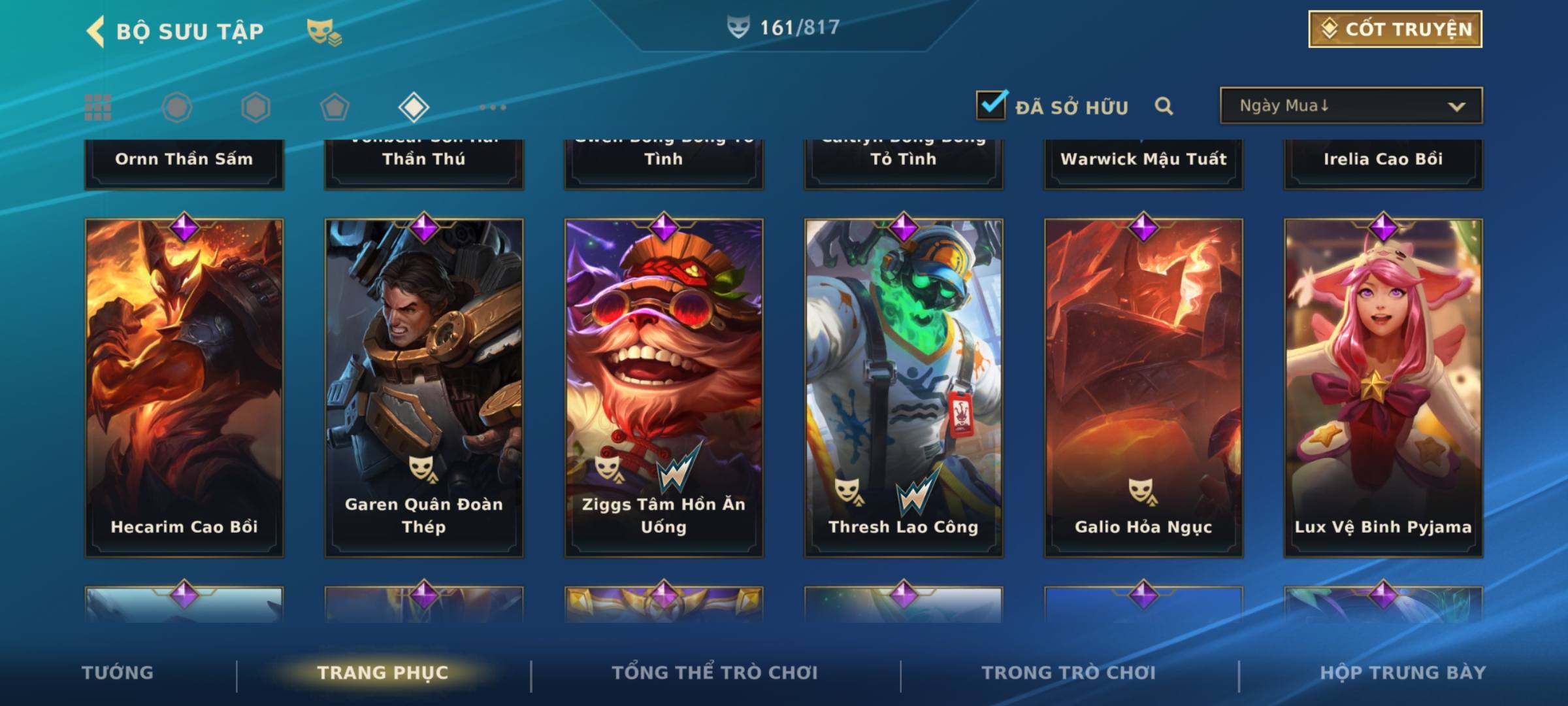Open the skin search magnifier
The height and width of the screenshot is (706, 1568).
1164,106
